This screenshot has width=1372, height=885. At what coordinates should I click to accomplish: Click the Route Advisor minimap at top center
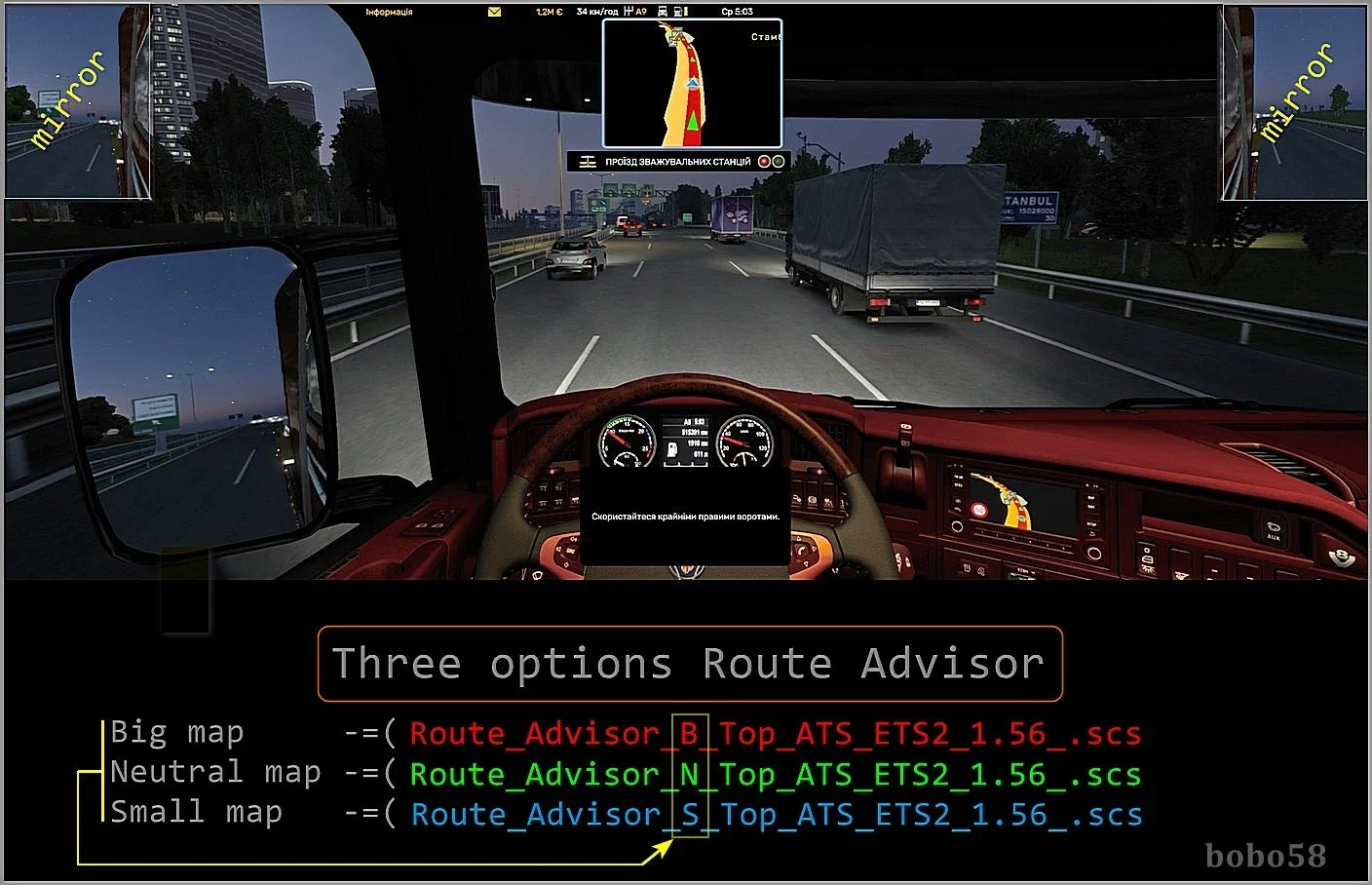point(694,83)
